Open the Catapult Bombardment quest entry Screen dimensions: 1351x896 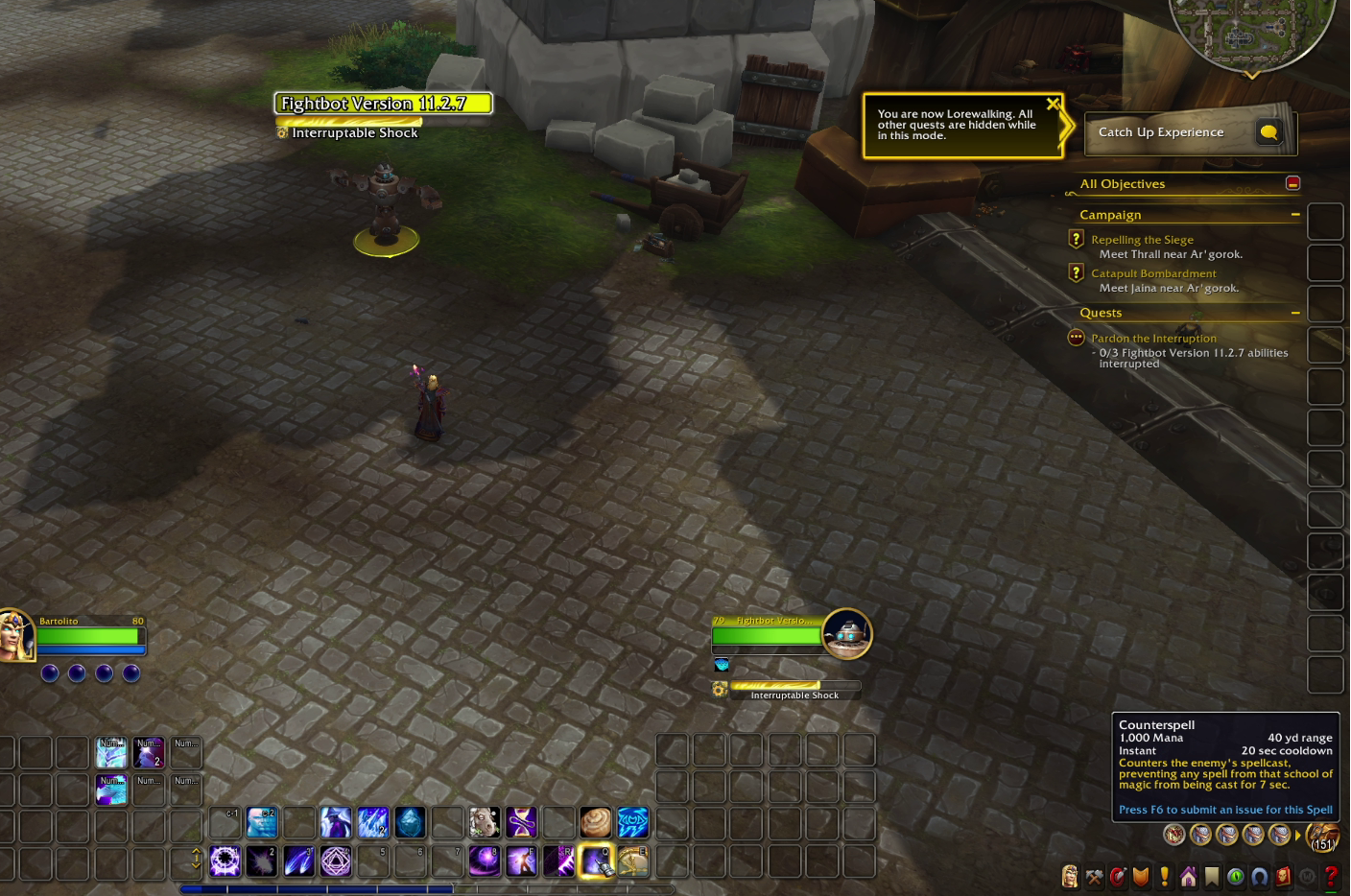(1153, 273)
